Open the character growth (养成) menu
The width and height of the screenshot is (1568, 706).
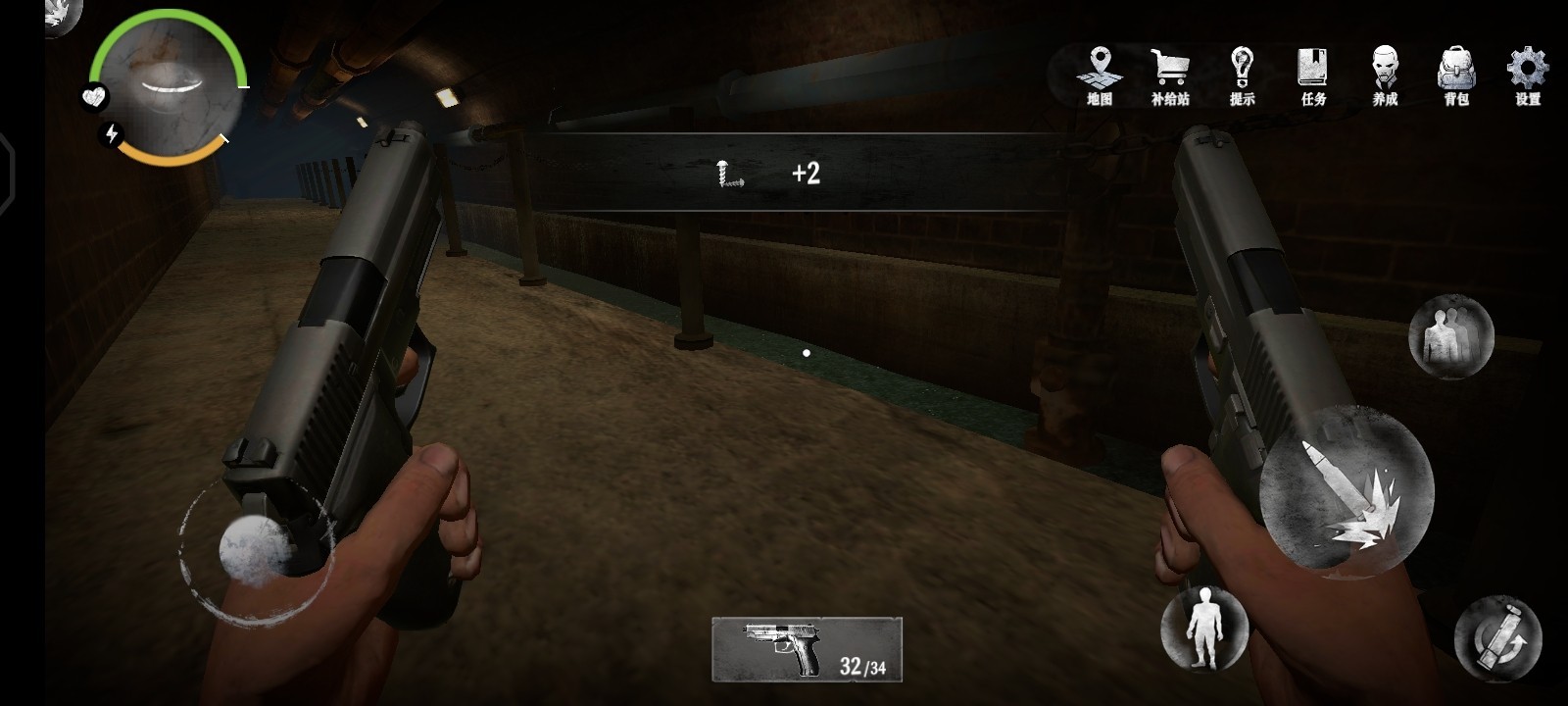click(1385, 75)
